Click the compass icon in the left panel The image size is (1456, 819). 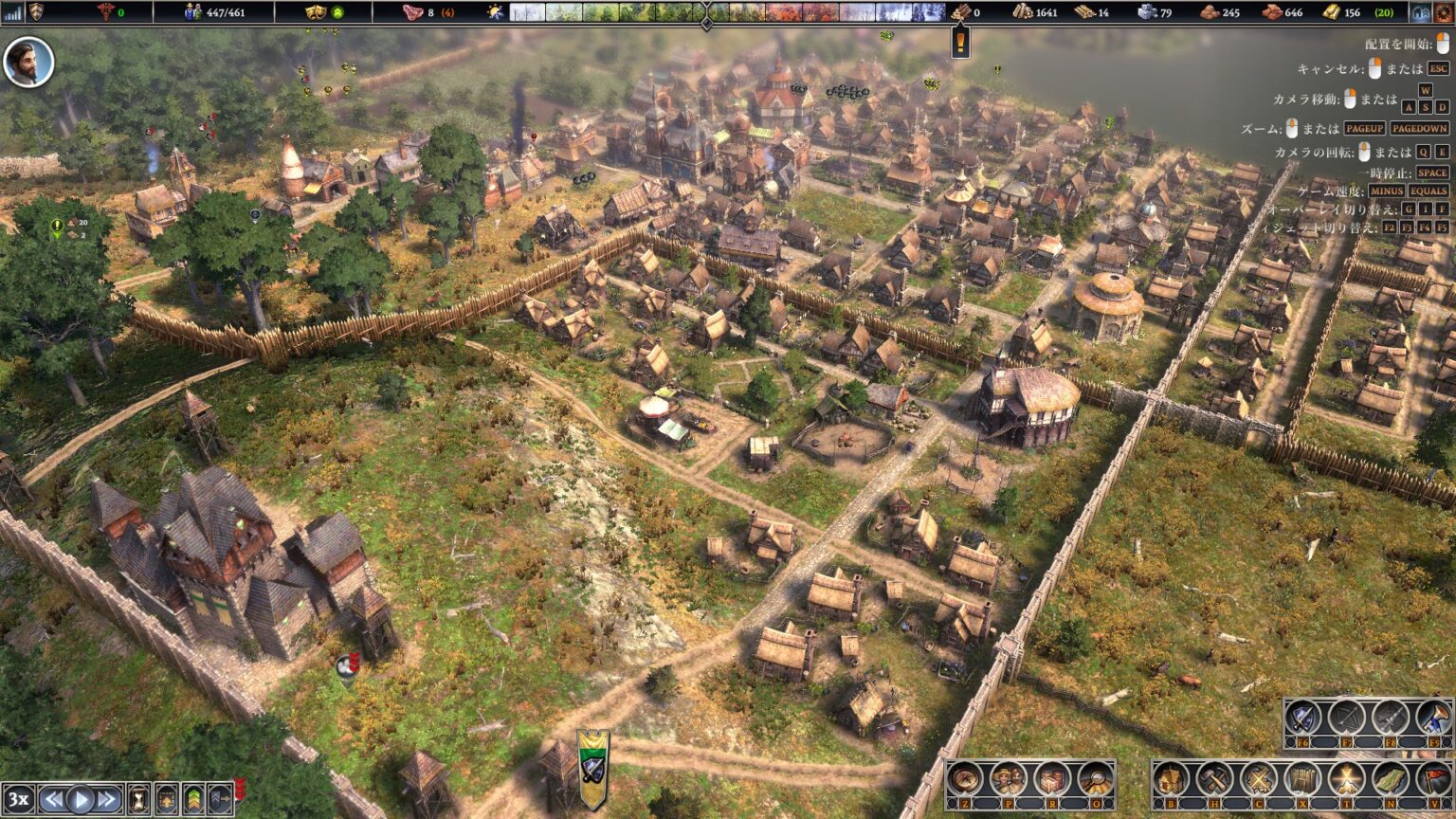pos(963,777)
